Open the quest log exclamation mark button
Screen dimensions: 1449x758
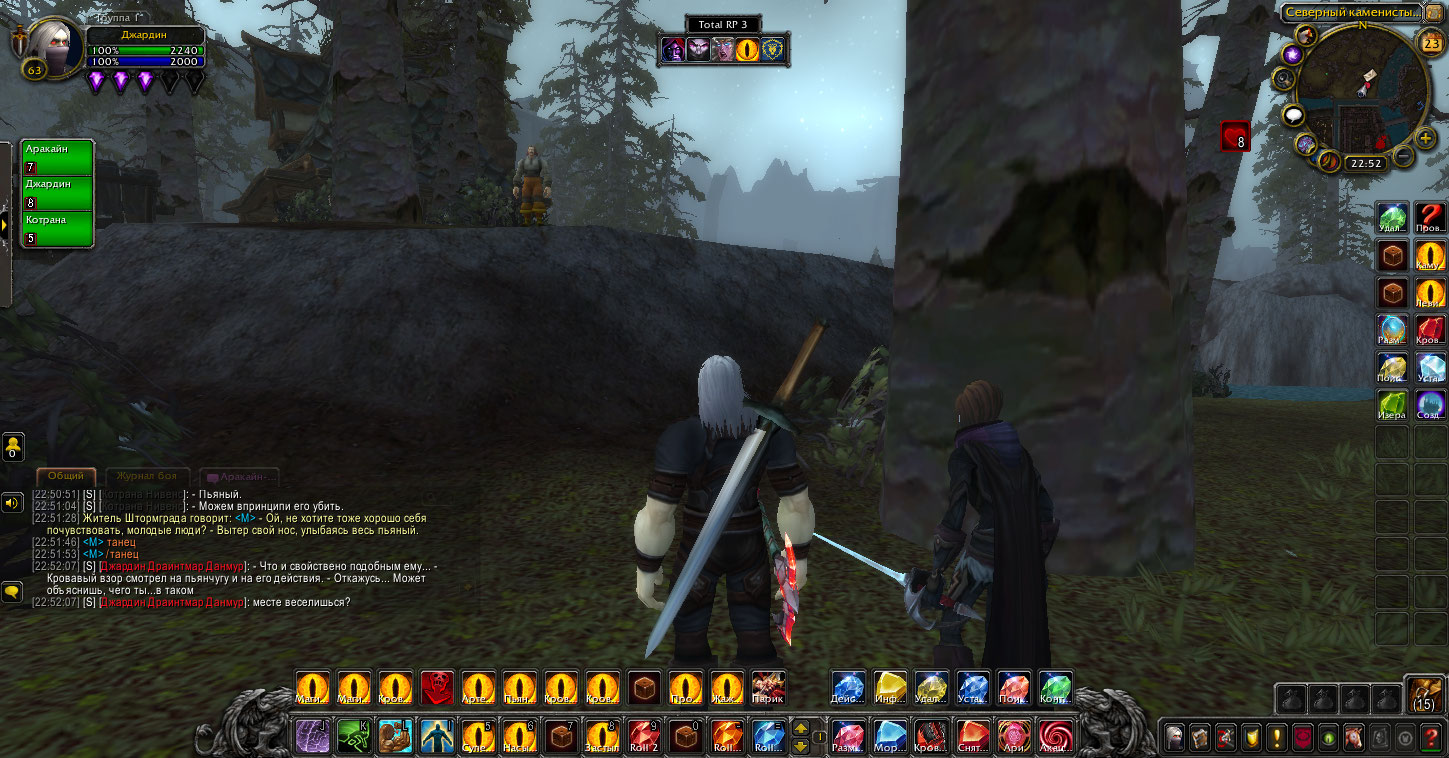[x=1277, y=738]
